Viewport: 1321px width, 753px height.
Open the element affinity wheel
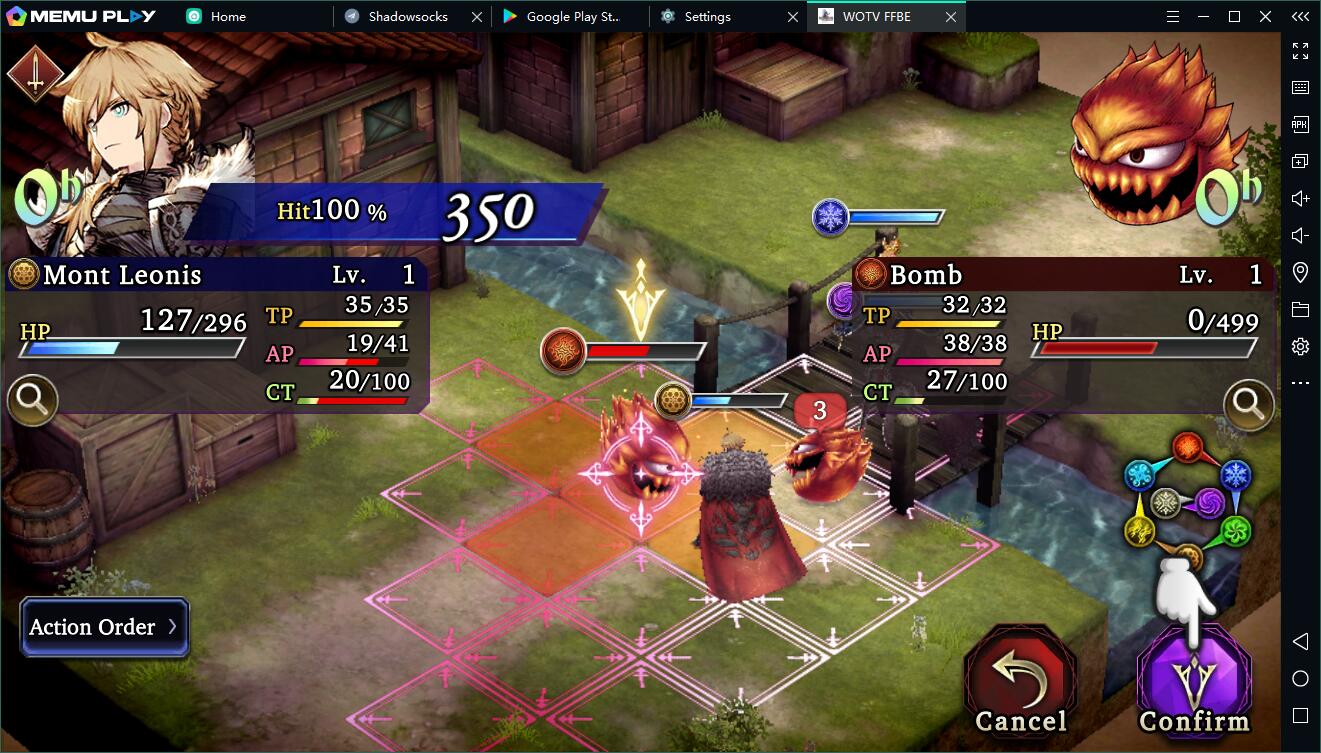pyautogui.click(x=1187, y=503)
